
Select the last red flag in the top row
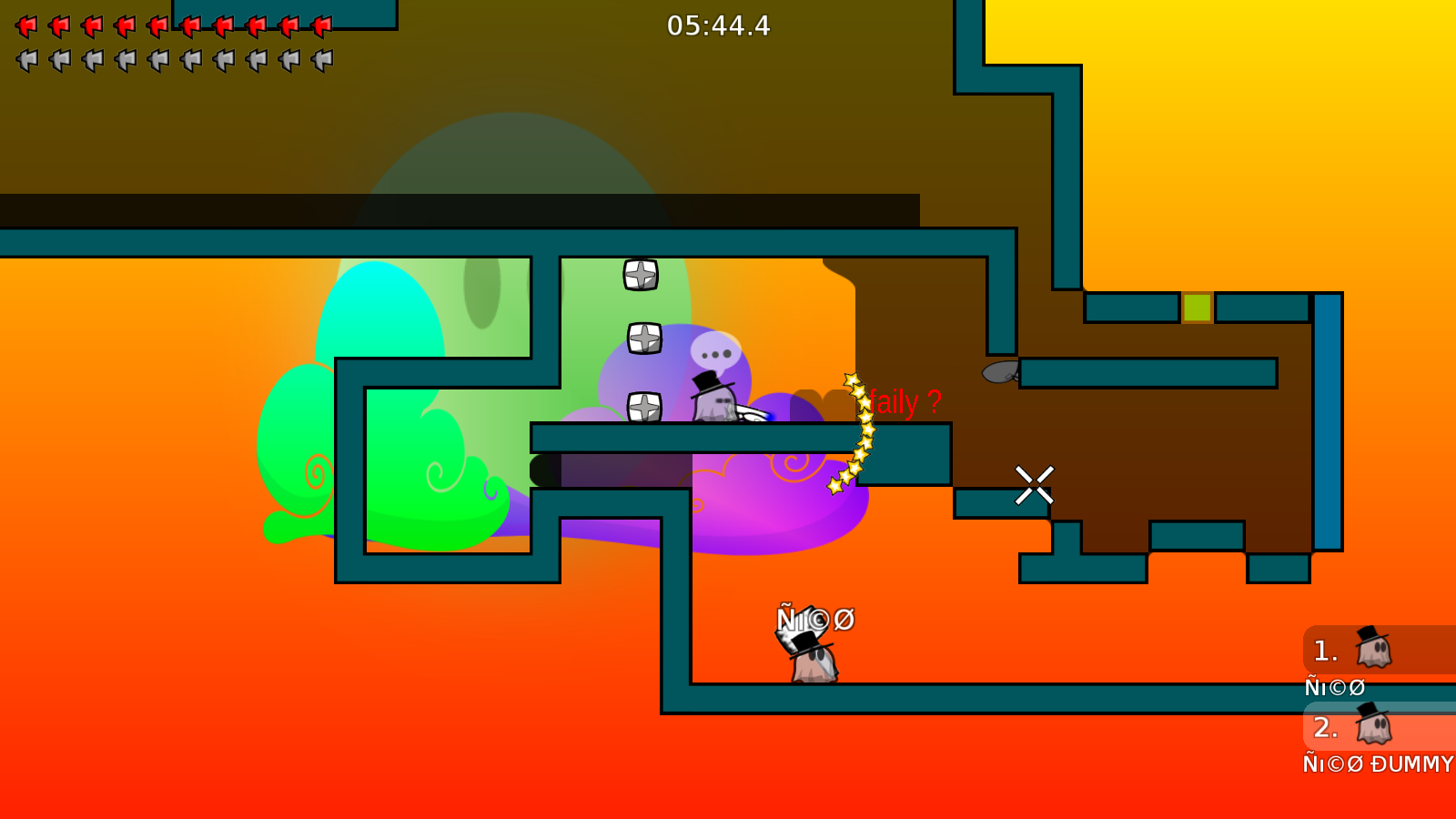(x=323, y=25)
